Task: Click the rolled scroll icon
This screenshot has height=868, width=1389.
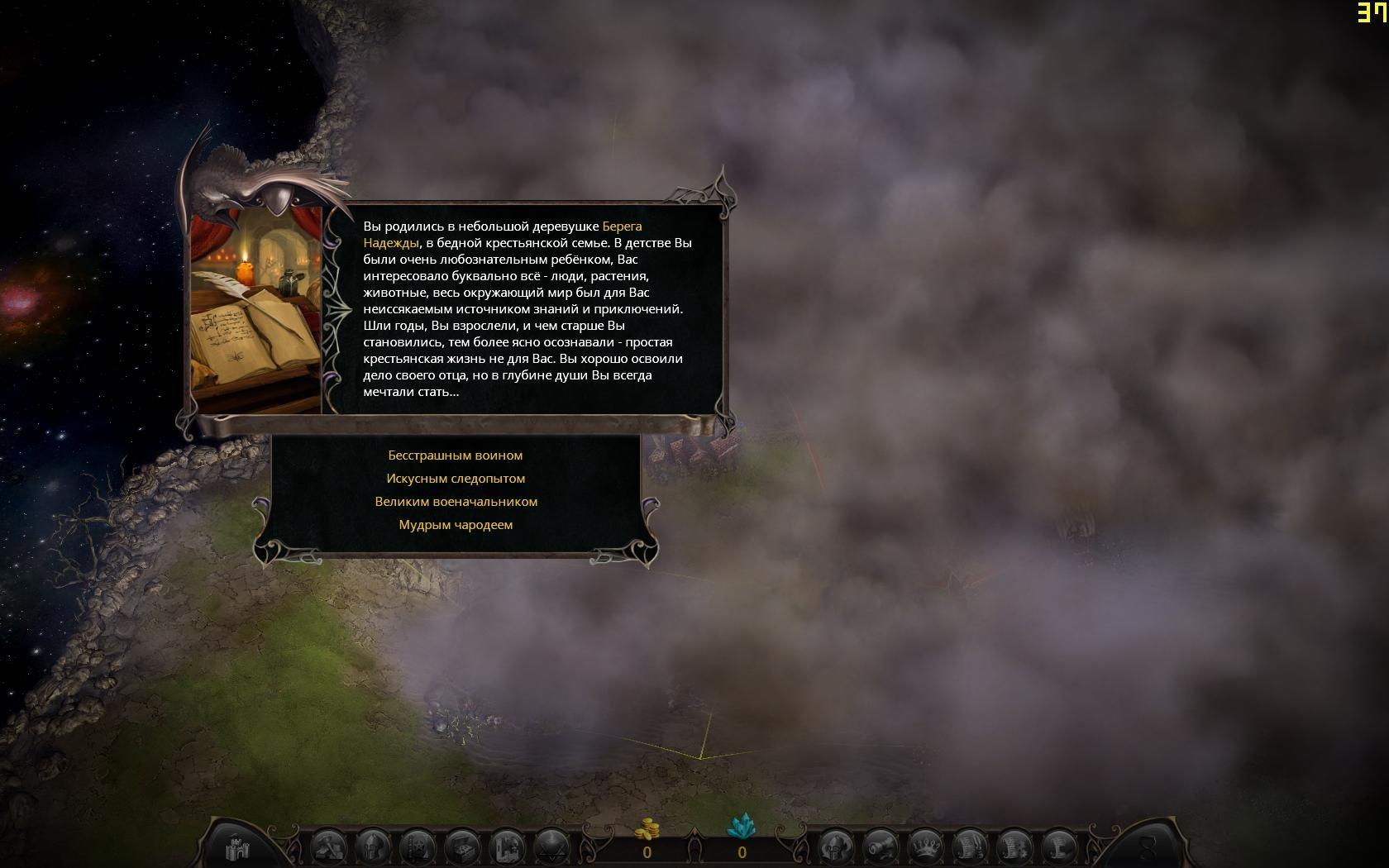Action: [x=881, y=847]
